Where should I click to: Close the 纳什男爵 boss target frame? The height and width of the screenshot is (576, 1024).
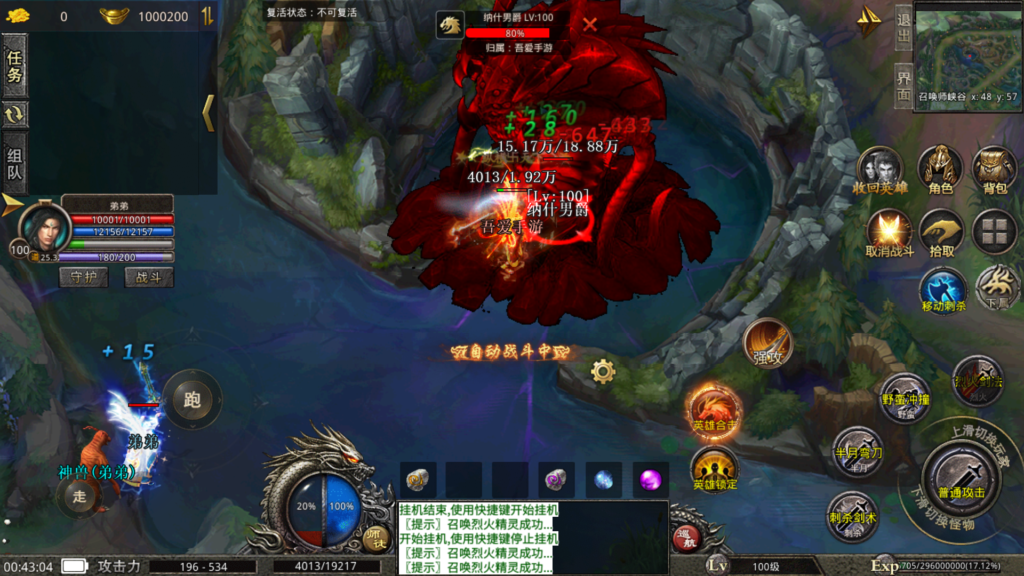tap(590, 24)
